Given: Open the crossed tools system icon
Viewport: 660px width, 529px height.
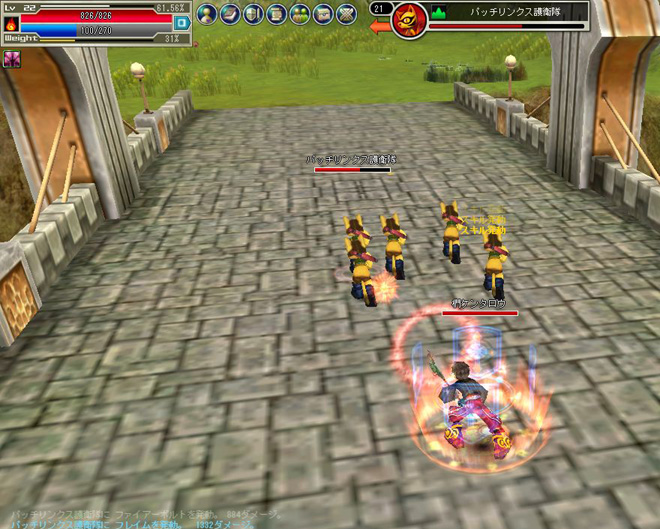Looking at the screenshot, I should tap(345, 14).
